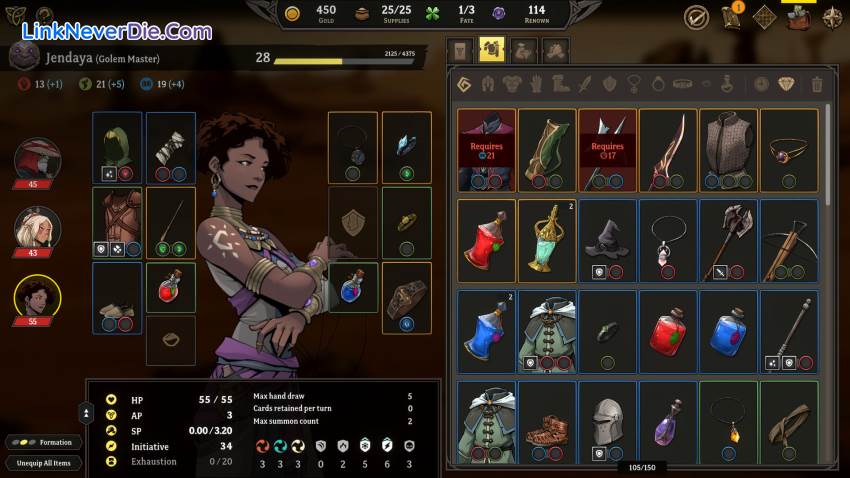Click the trash can discard icon

[817, 85]
